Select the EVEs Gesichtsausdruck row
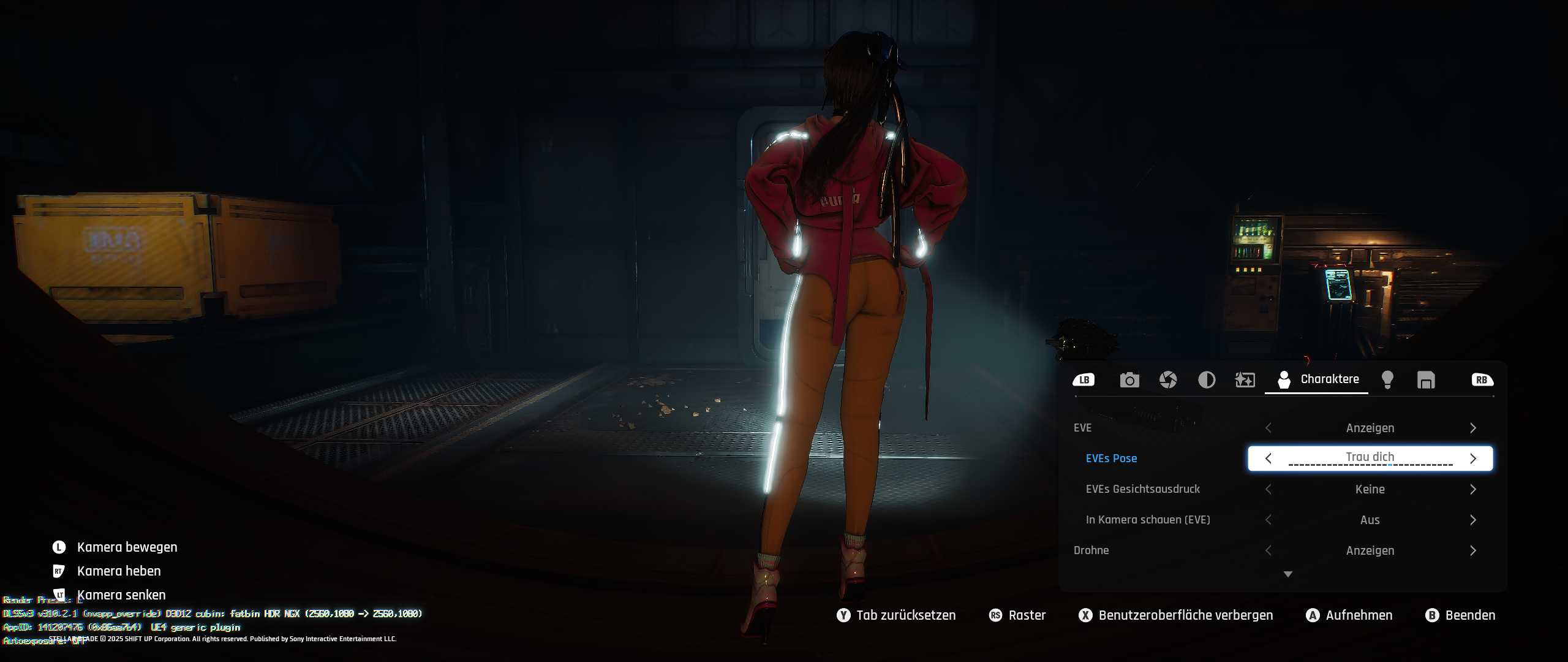Image resolution: width=1568 pixels, height=662 pixels. click(x=1142, y=489)
